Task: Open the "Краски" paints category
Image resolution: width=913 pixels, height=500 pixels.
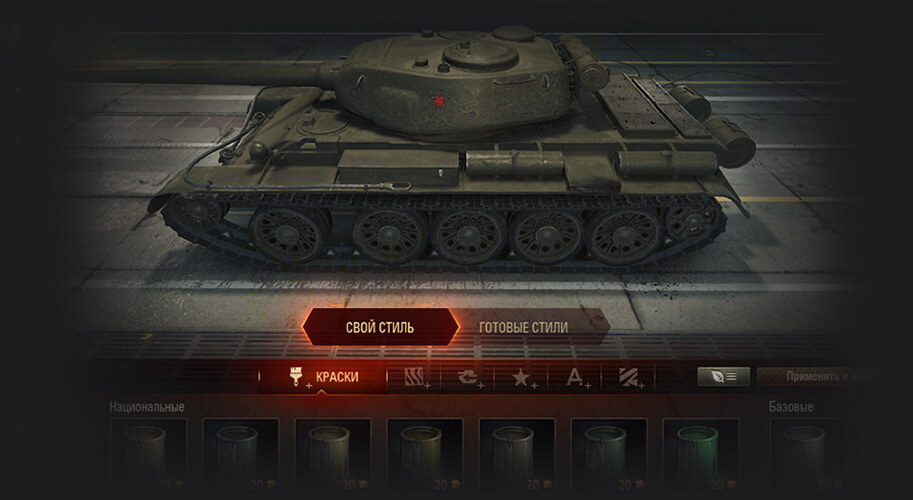Action: pyautogui.click(x=323, y=377)
